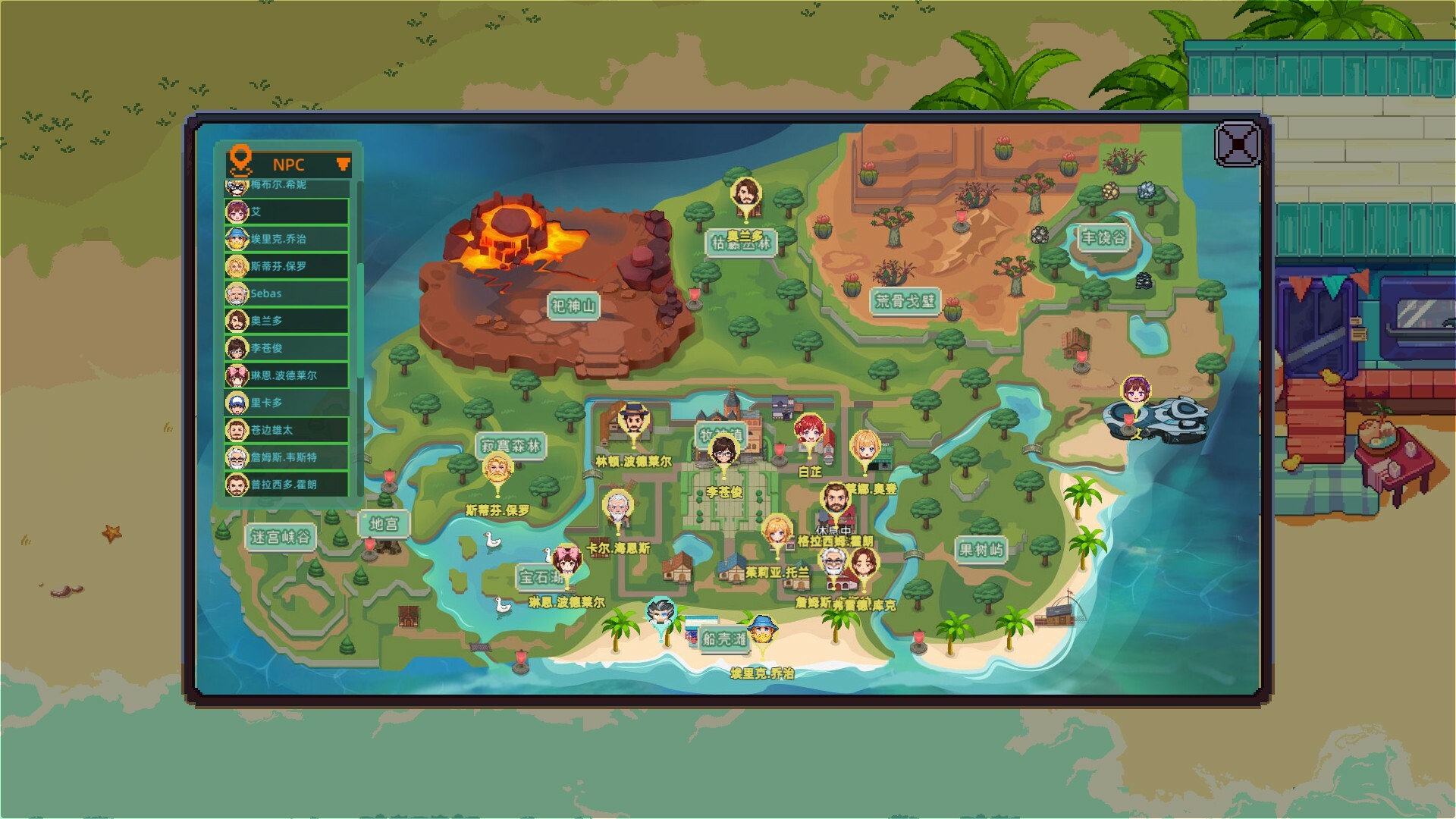
Task: Toggle 艾 in the NPC list
Action: click(x=284, y=212)
